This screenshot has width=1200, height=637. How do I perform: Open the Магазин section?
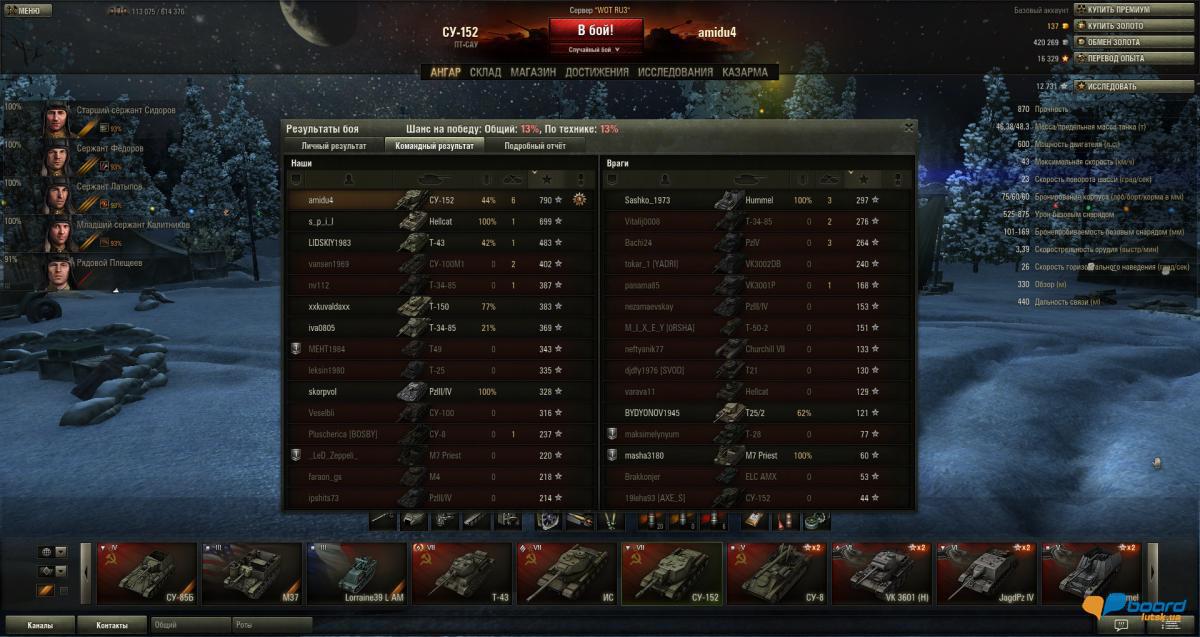[x=532, y=72]
